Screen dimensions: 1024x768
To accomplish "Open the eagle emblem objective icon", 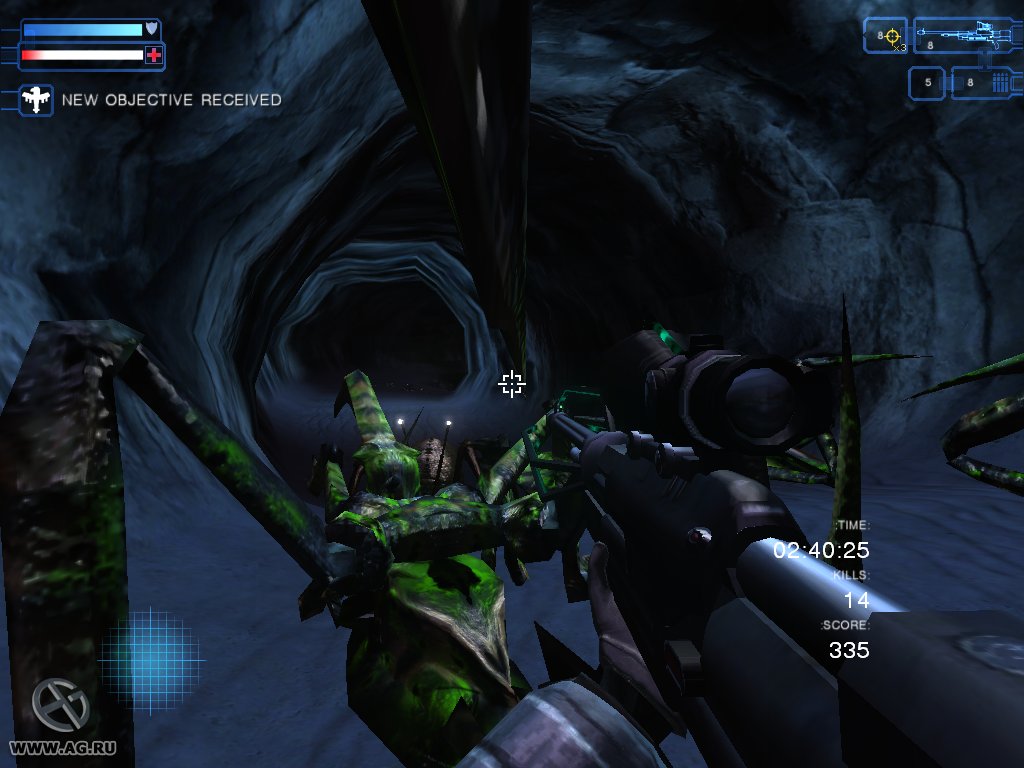I will (x=37, y=100).
